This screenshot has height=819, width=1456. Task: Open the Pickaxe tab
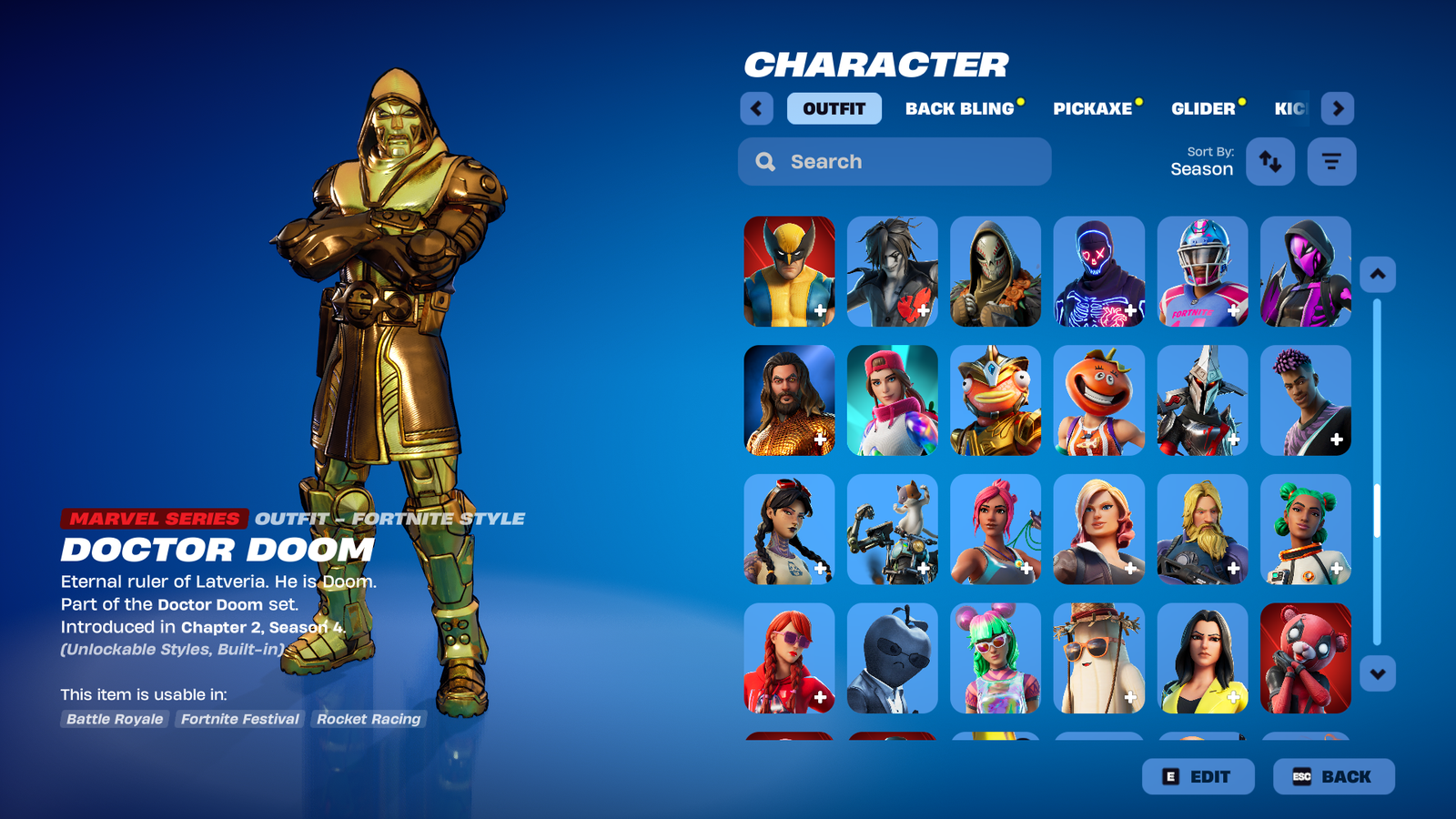coord(1092,108)
